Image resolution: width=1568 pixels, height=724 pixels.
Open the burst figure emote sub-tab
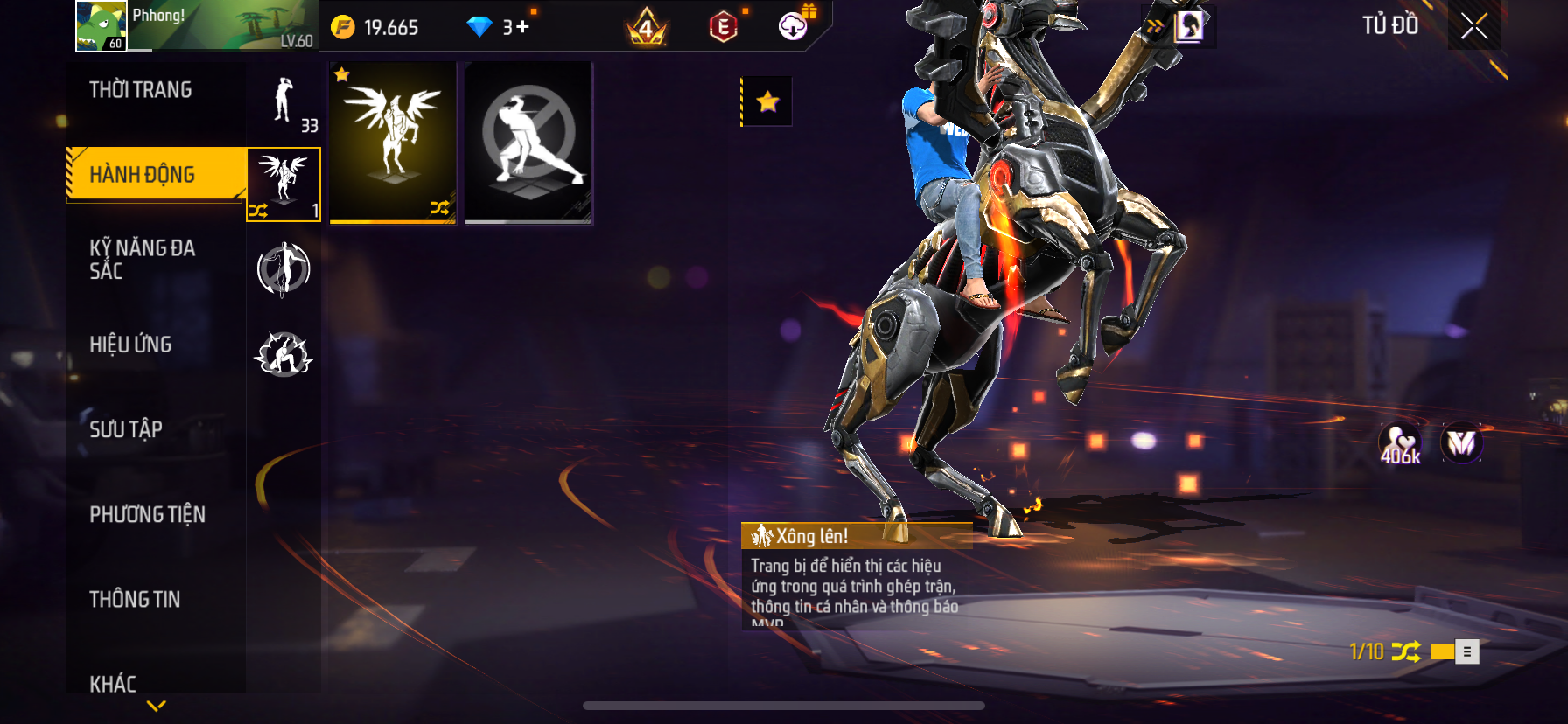point(283,354)
